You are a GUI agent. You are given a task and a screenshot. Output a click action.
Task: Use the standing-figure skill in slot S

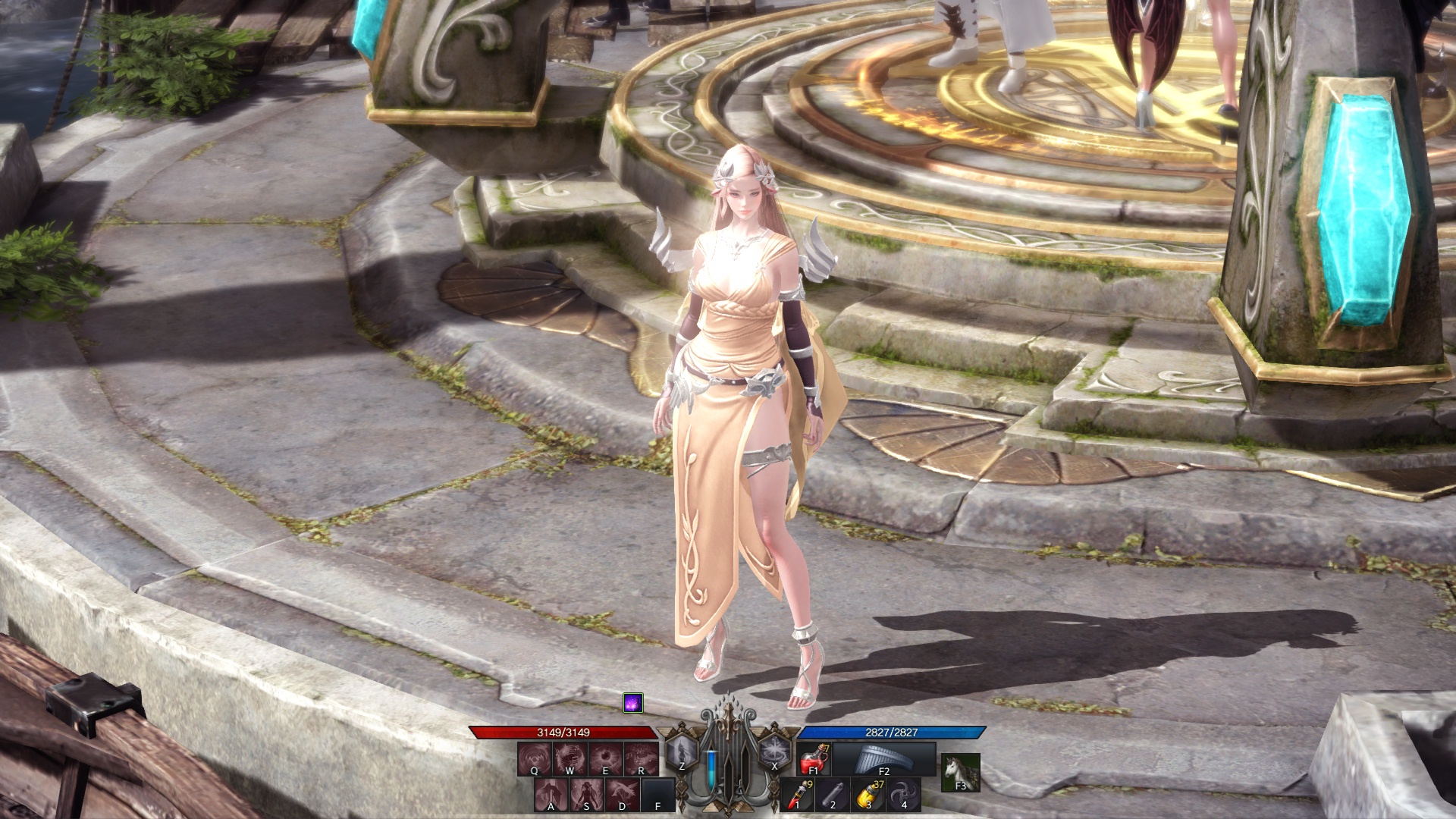pos(587,795)
